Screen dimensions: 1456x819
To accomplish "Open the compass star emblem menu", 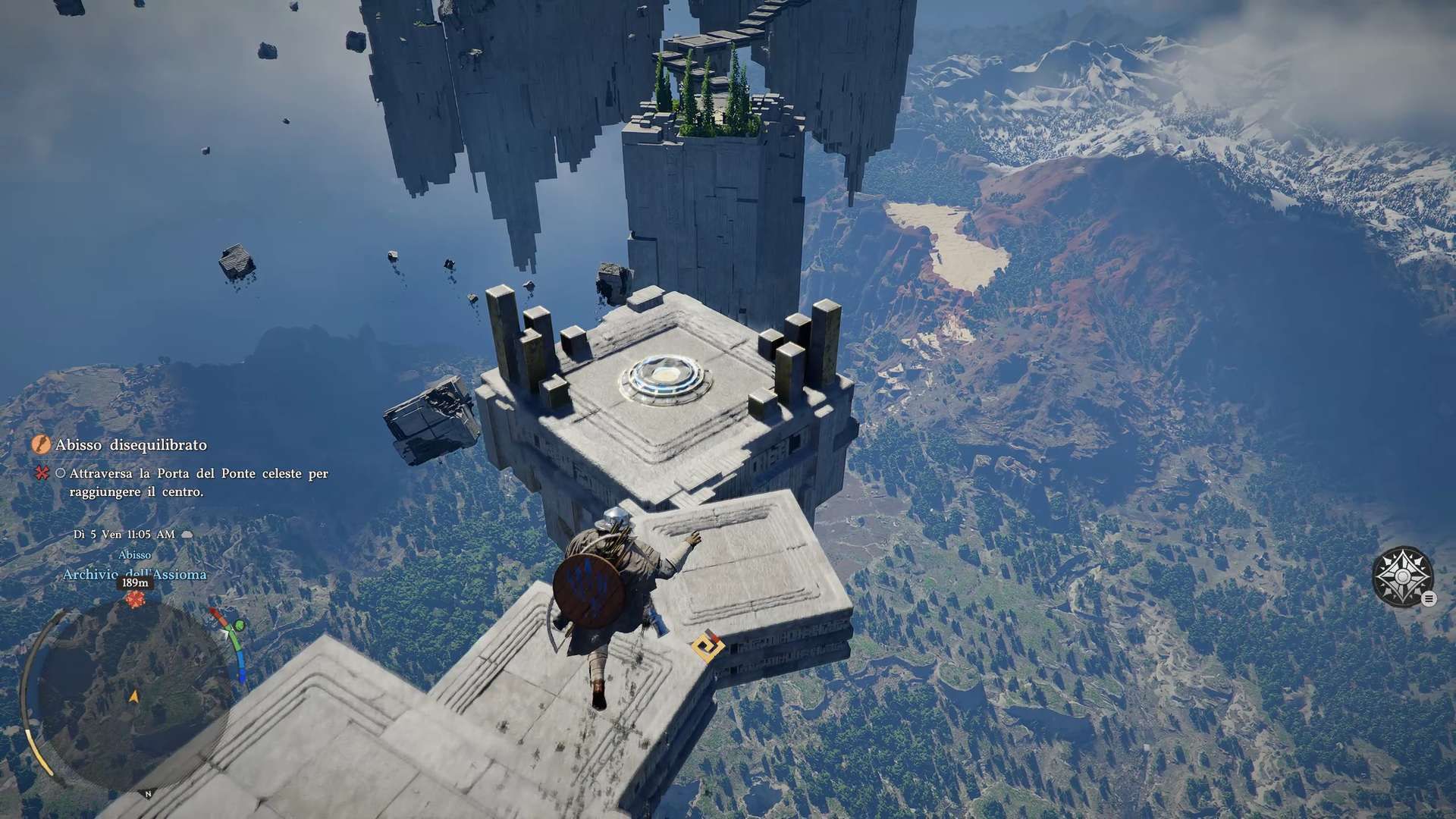I will (1402, 576).
